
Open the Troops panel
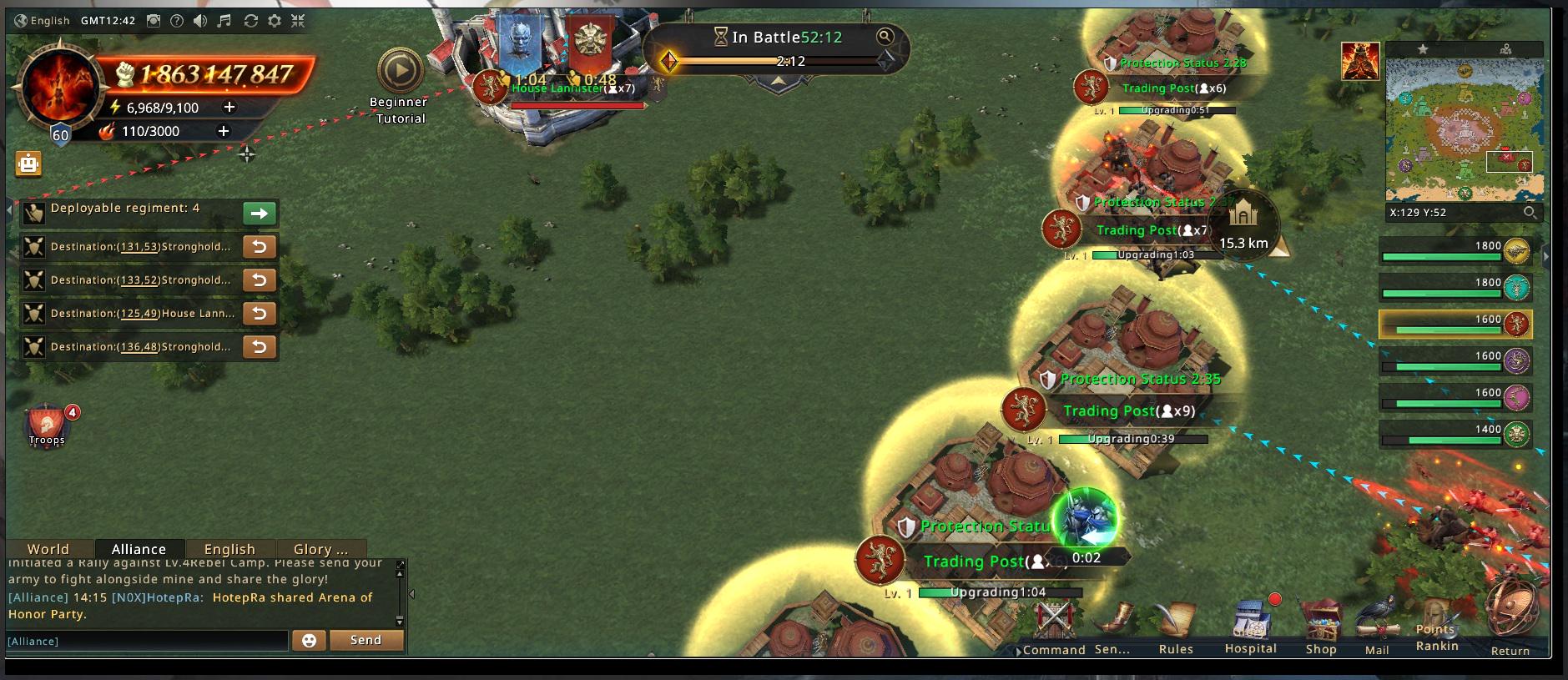pos(47,426)
